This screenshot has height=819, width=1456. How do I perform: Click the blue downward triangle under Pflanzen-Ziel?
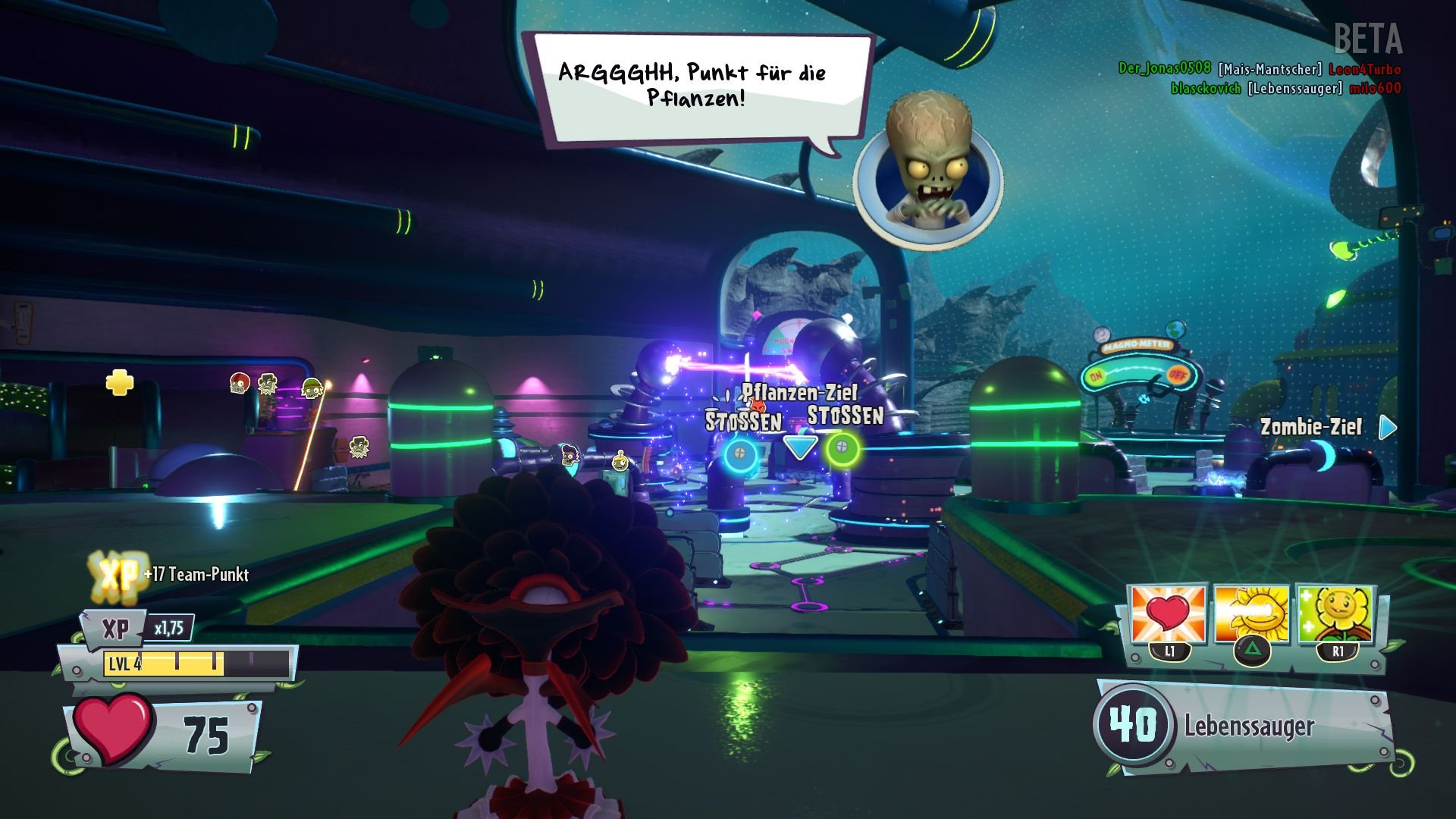pyautogui.click(x=802, y=447)
